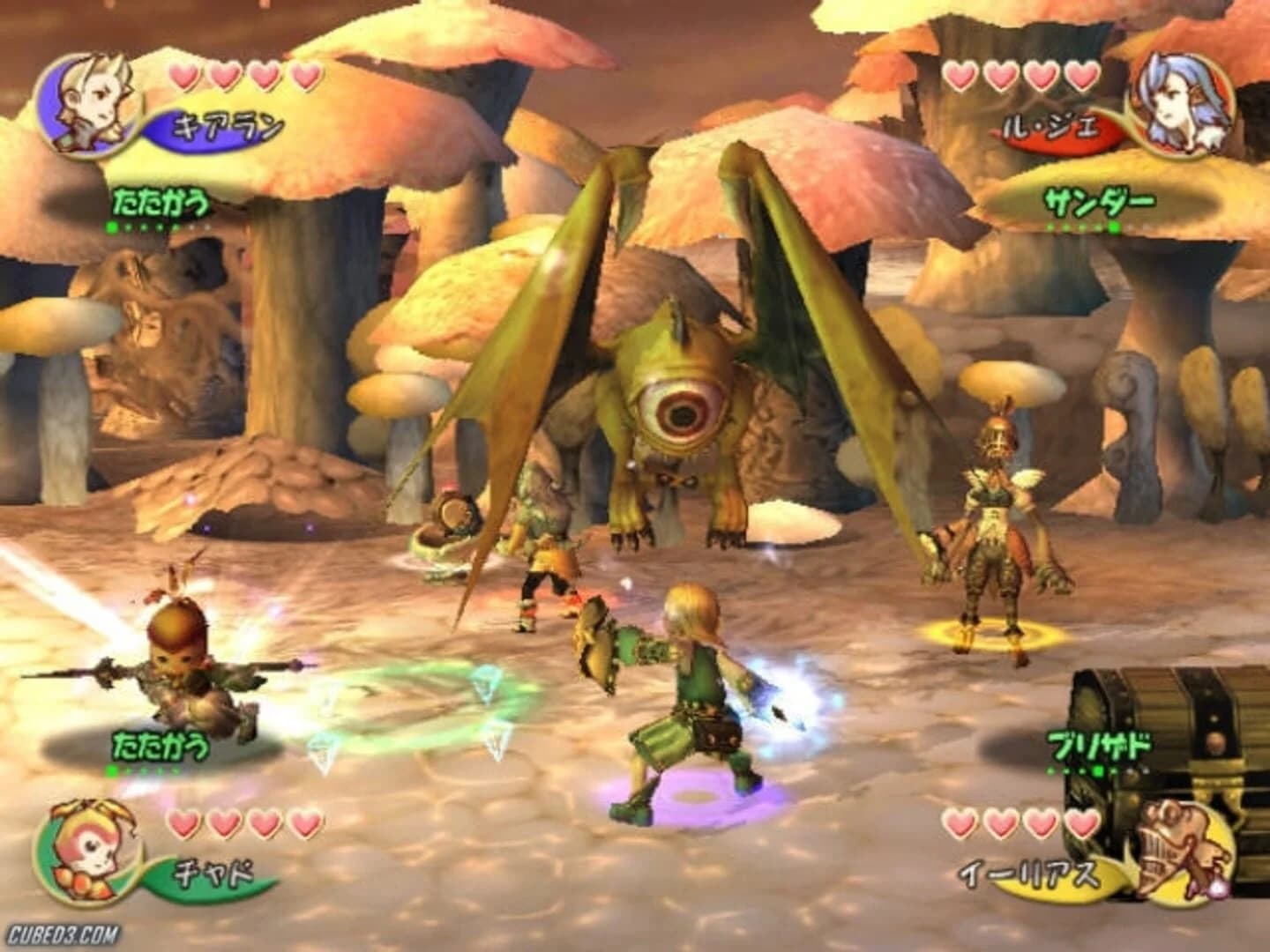The height and width of the screenshot is (952, 1270).
Task: Click the first heart in キアラン's health row
Action: coord(185,77)
